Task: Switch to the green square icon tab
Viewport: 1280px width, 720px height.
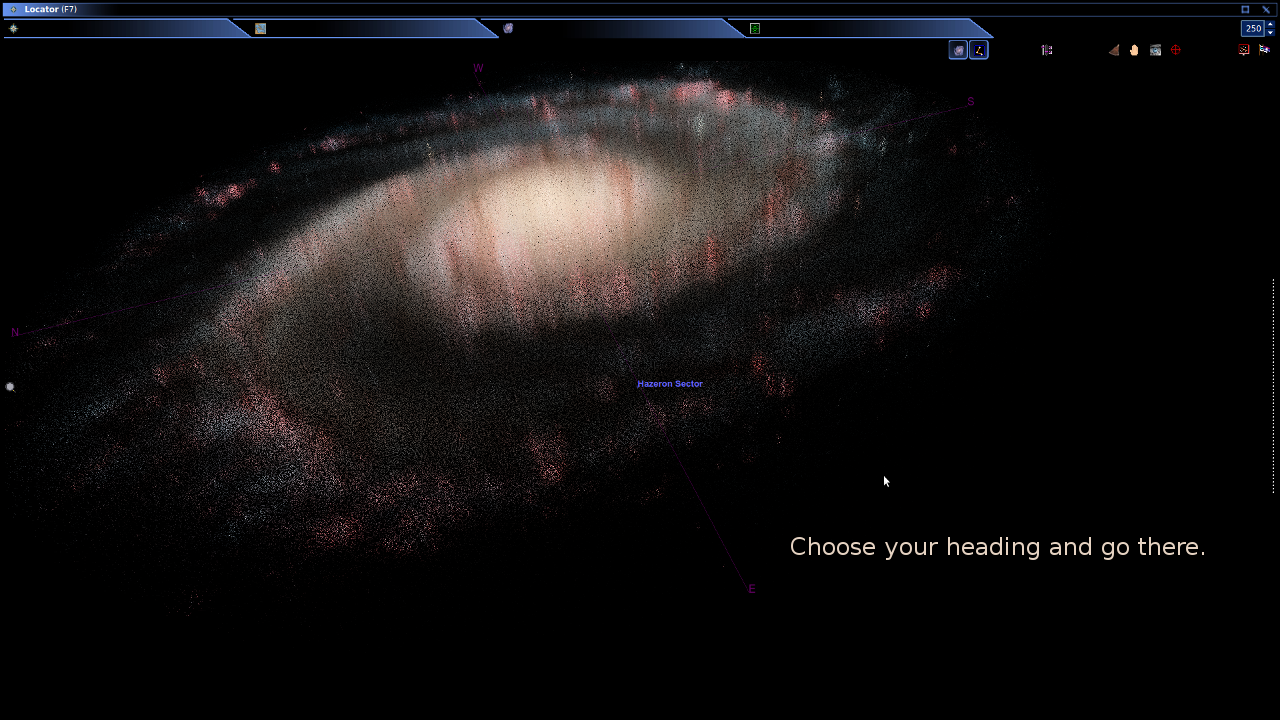Action: tap(755, 29)
